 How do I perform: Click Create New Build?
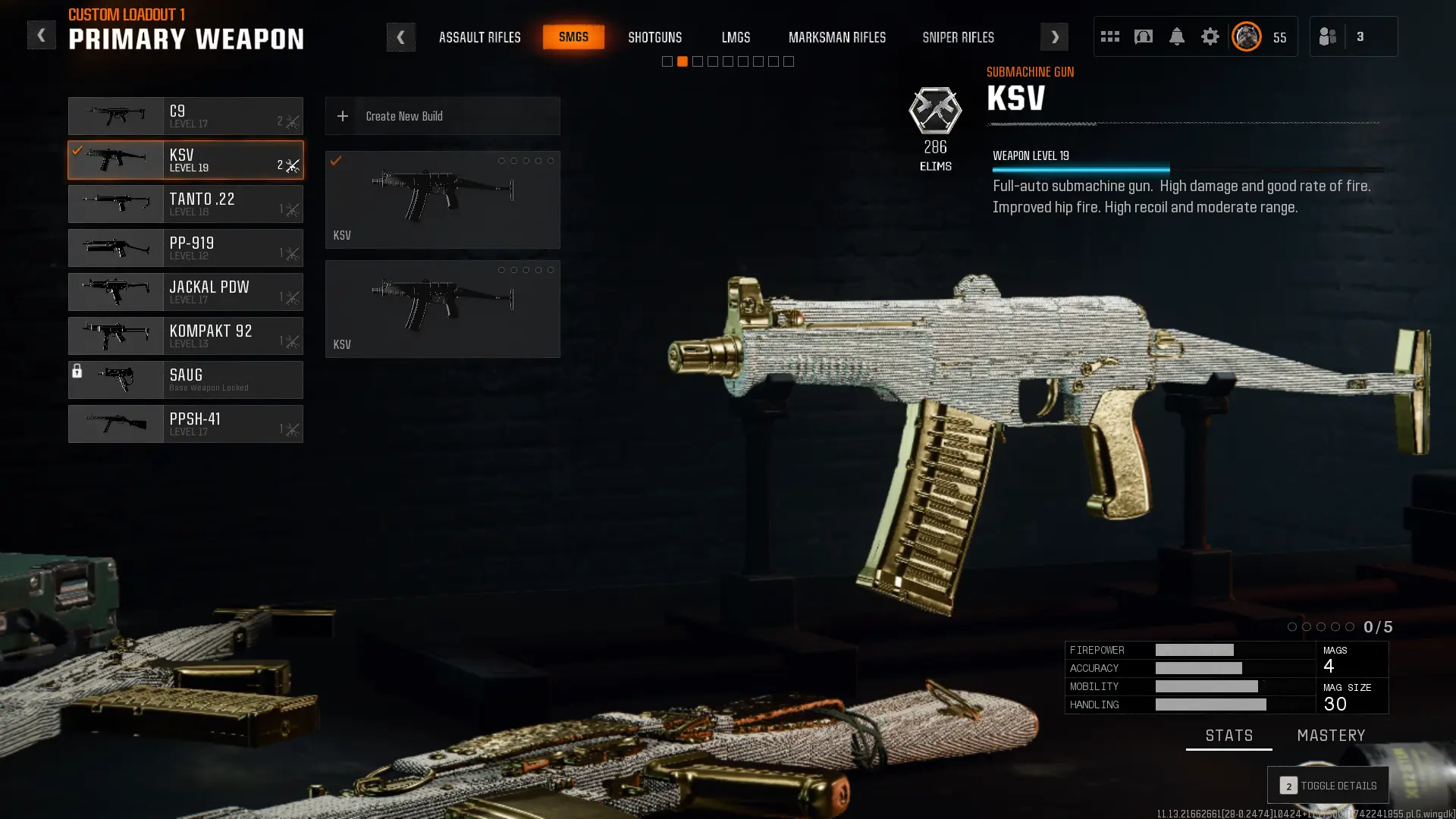click(442, 116)
